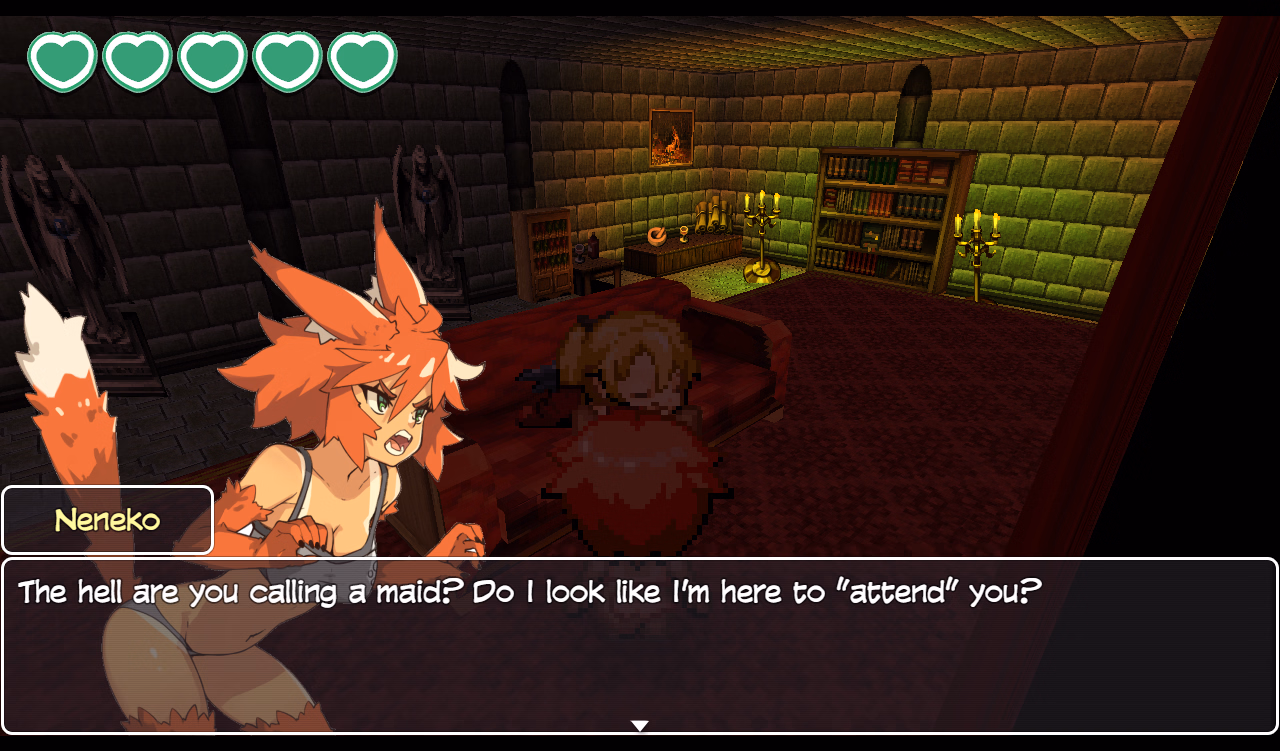
Task: Click the first heart in the health bar
Action: [x=63, y=59]
